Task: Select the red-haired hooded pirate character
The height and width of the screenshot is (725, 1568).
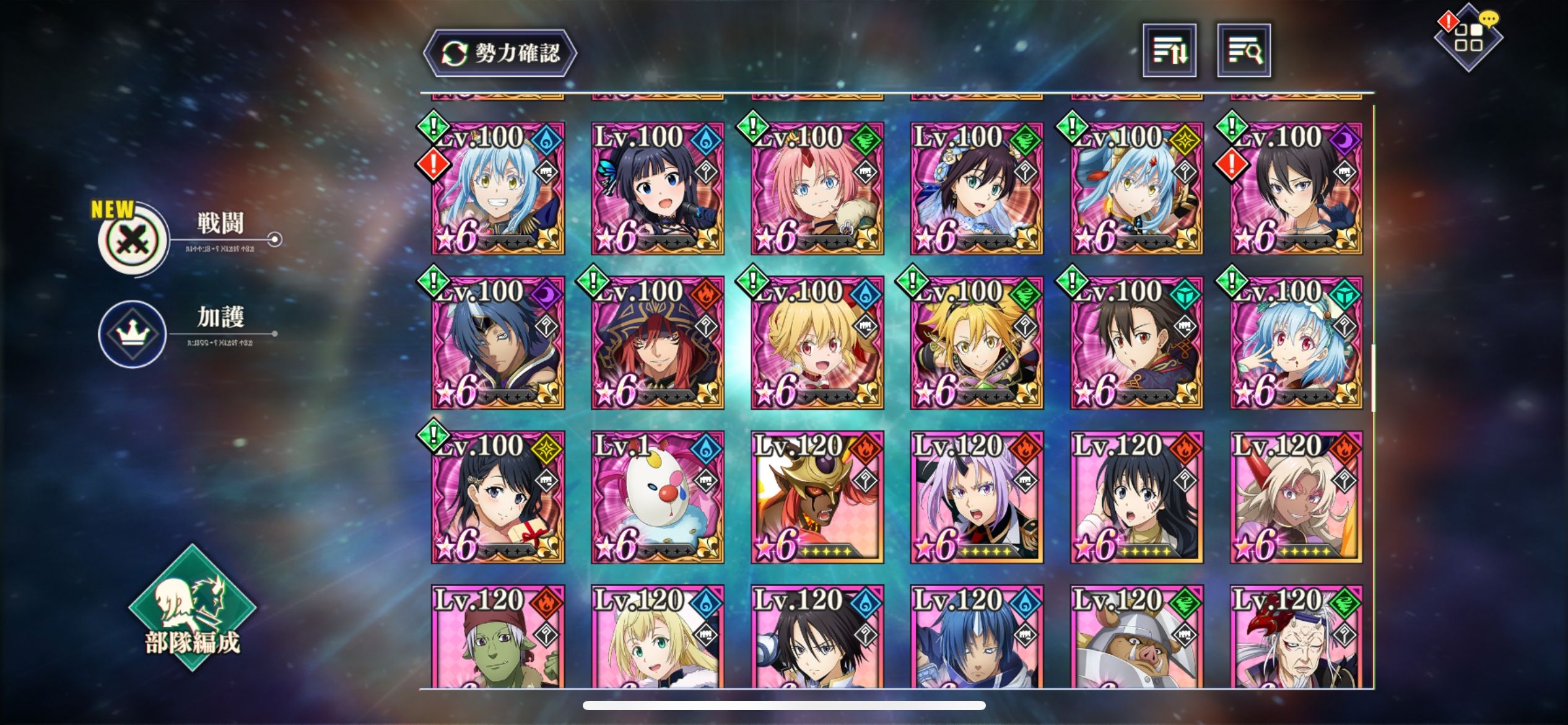Action: [x=657, y=343]
